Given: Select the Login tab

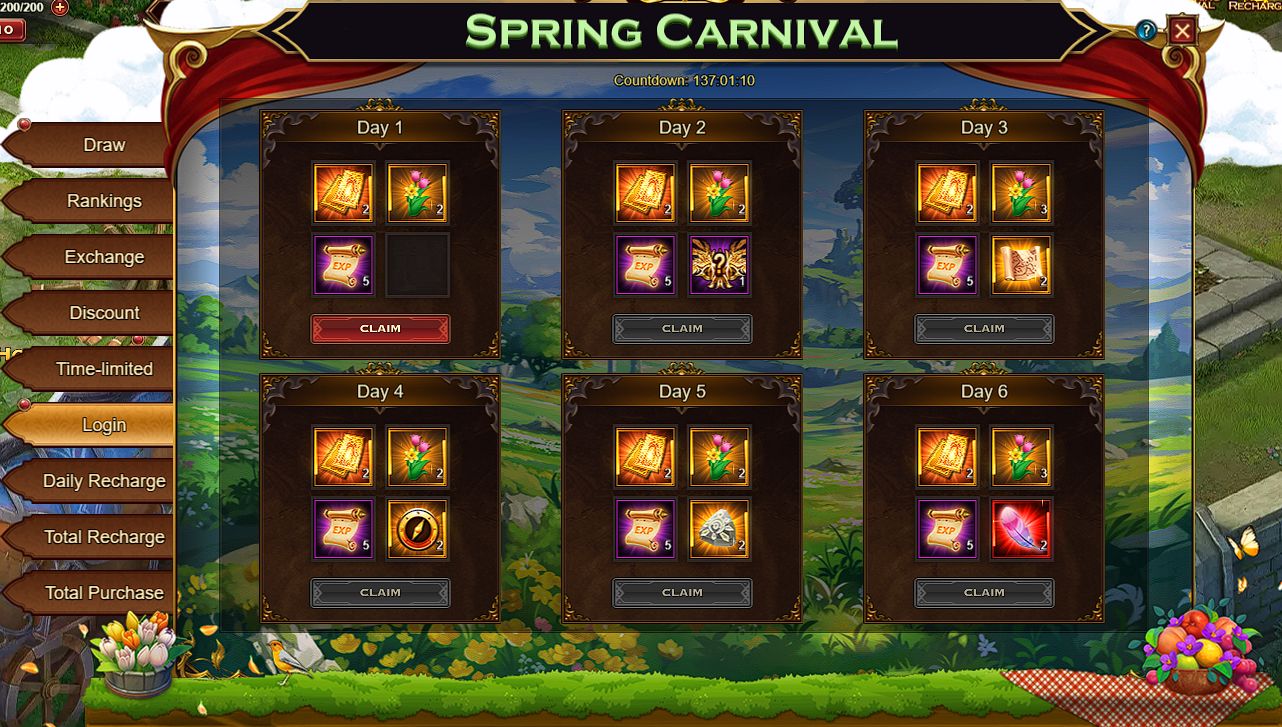Looking at the screenshot, I should point(104,425).
